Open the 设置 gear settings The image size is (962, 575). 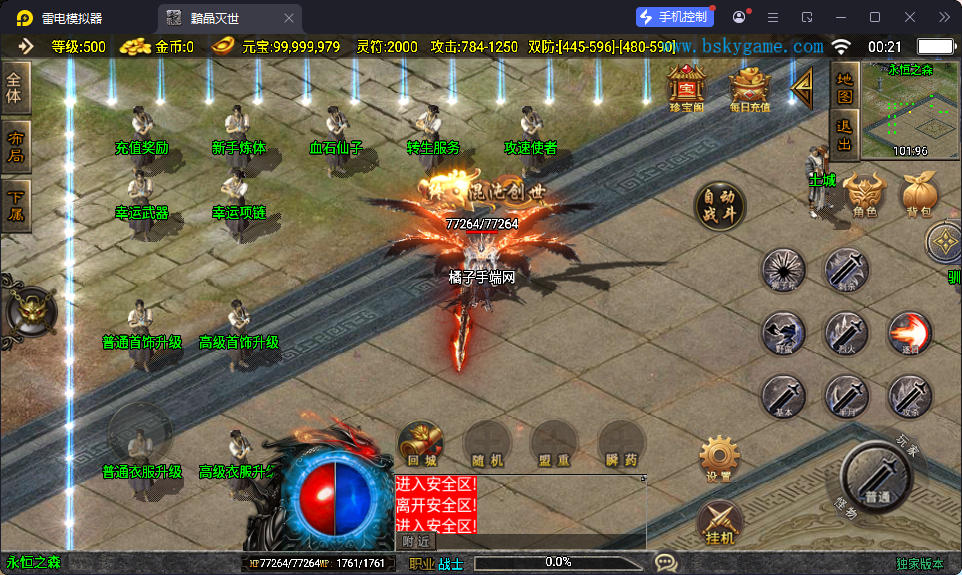point(719,458)
